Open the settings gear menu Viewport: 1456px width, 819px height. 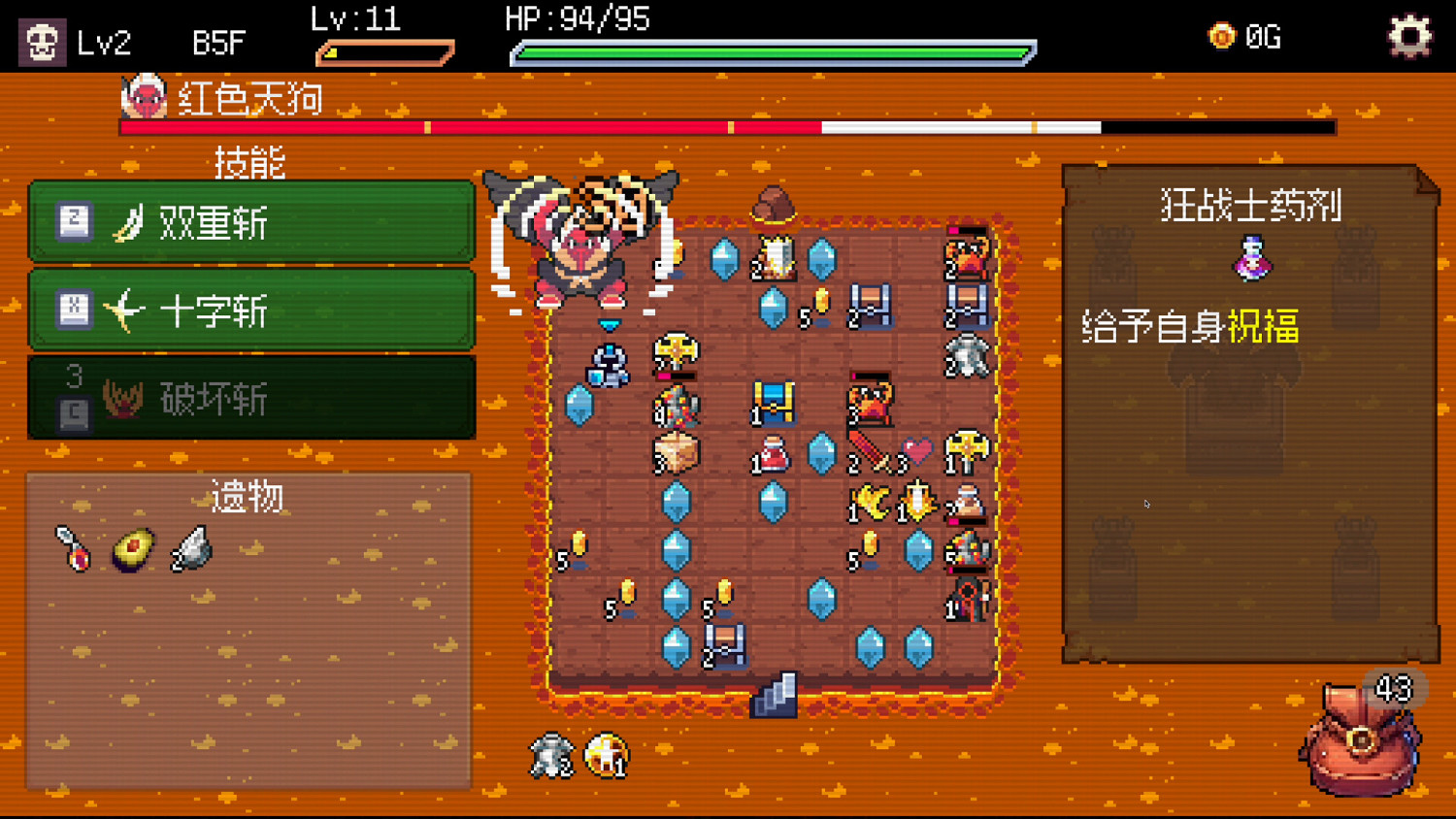tap(1408, 36)
